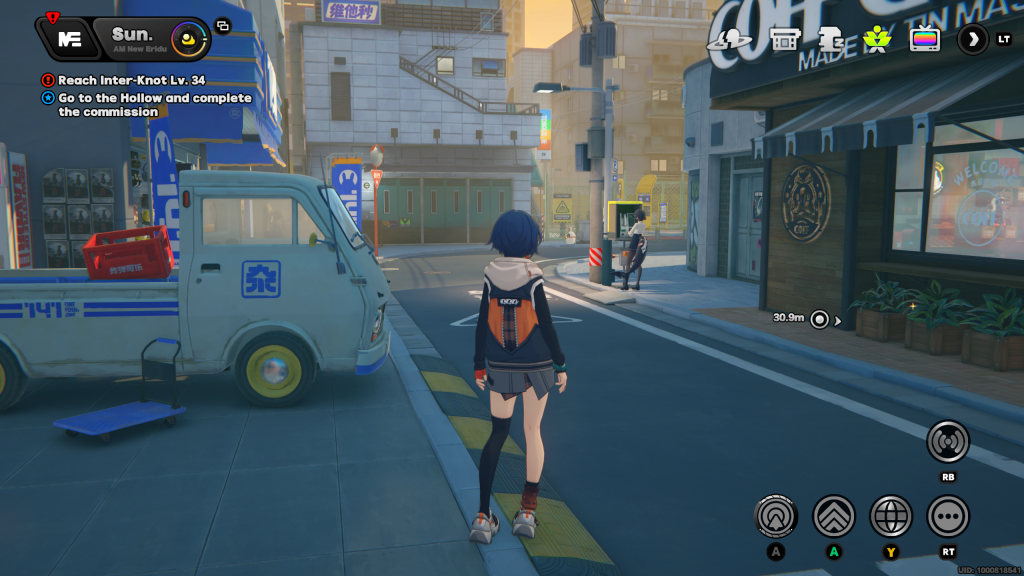Open the rainbow TV icon
The height and width of the screenshot is (576, 1024).
point(924,40)
